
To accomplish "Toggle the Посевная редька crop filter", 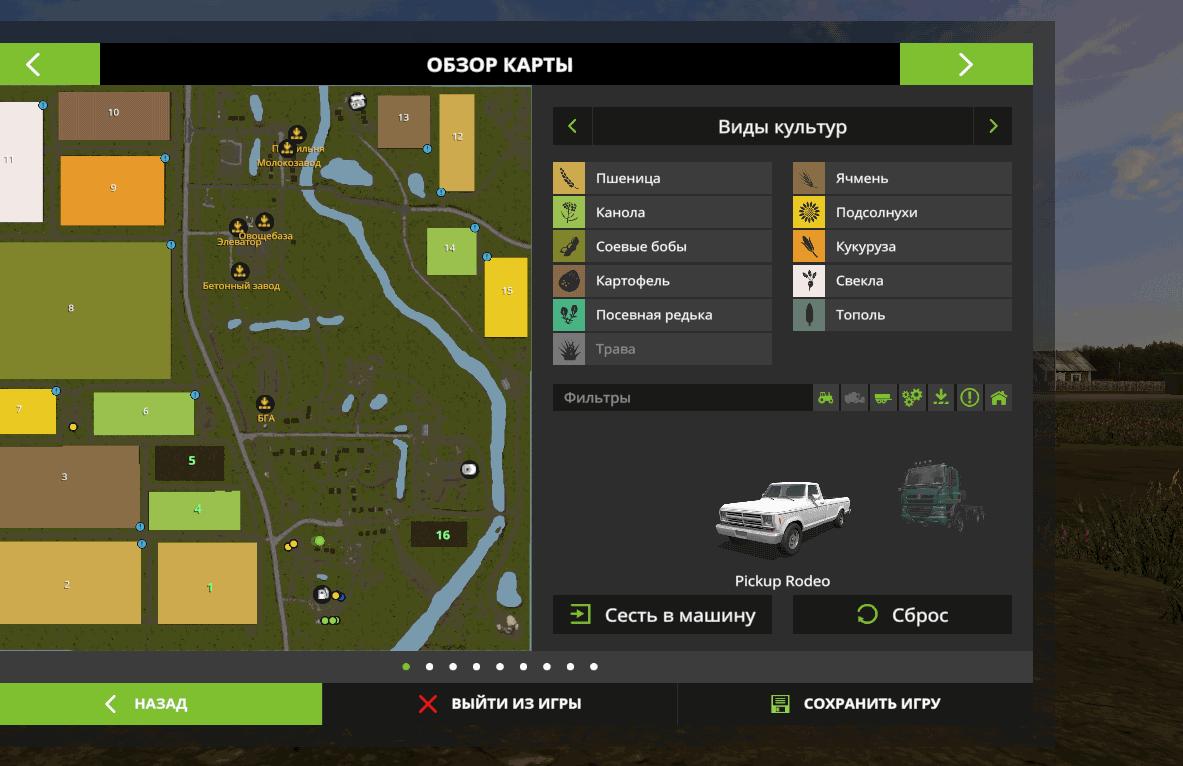I will 662,315.
